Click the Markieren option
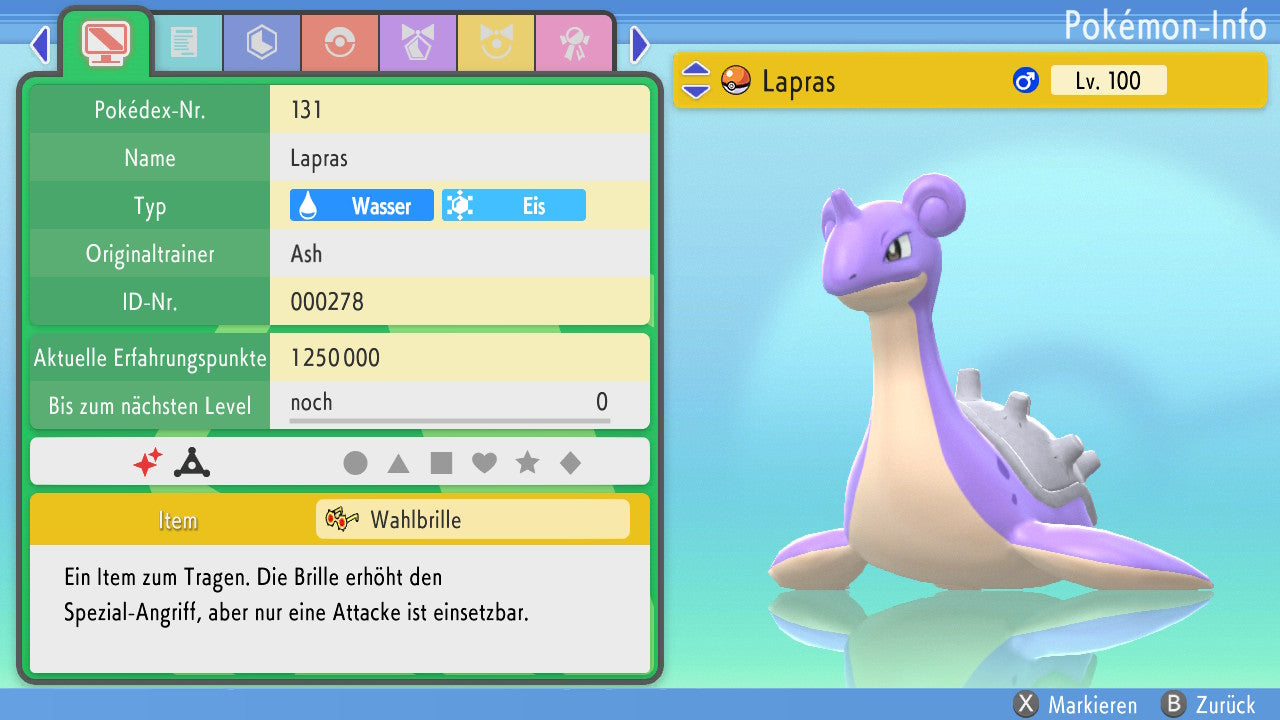This screenshot has height=720, width=1280. coord(1076,705)
